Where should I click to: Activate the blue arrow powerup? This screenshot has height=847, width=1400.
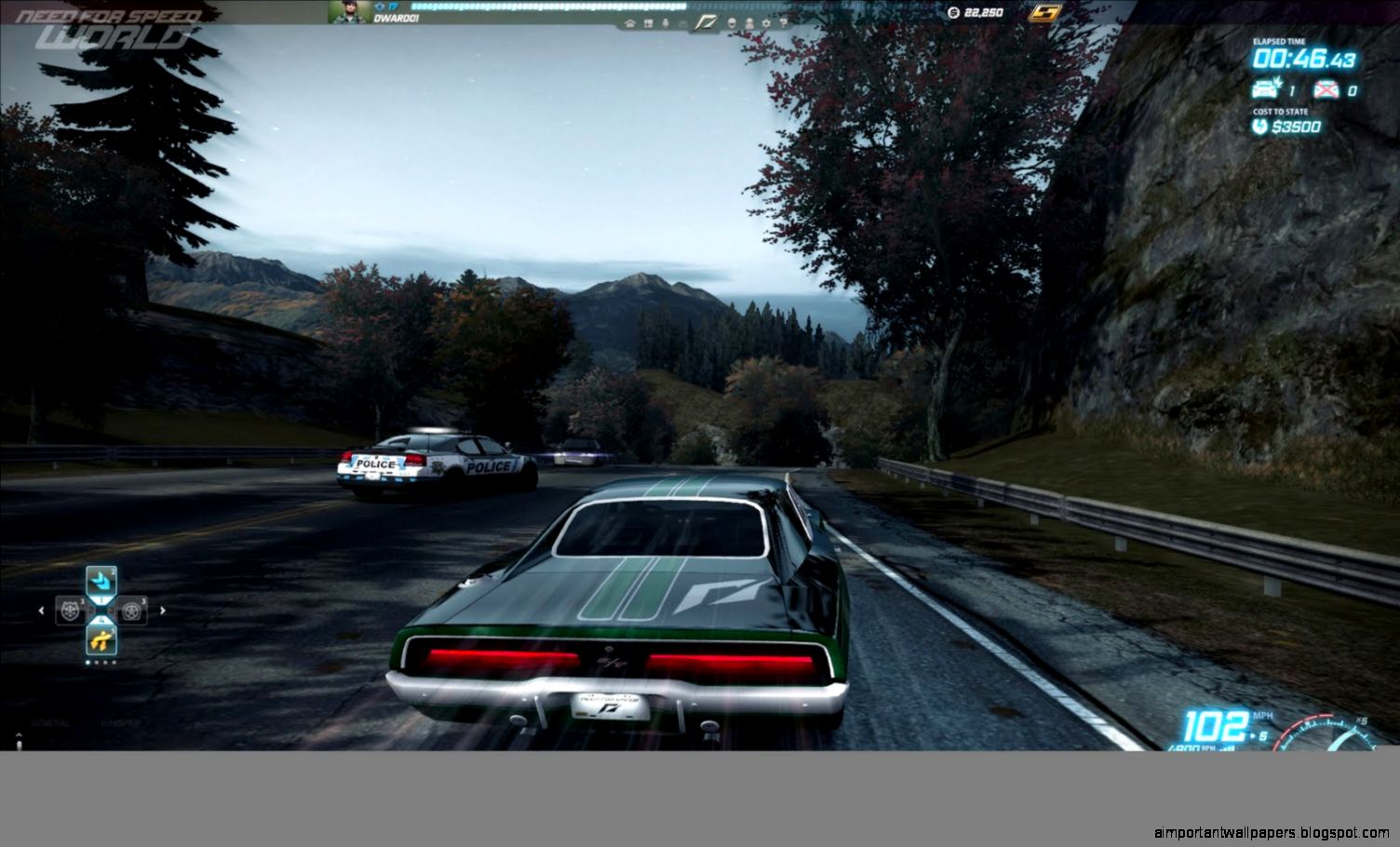(x=101, y=579)
